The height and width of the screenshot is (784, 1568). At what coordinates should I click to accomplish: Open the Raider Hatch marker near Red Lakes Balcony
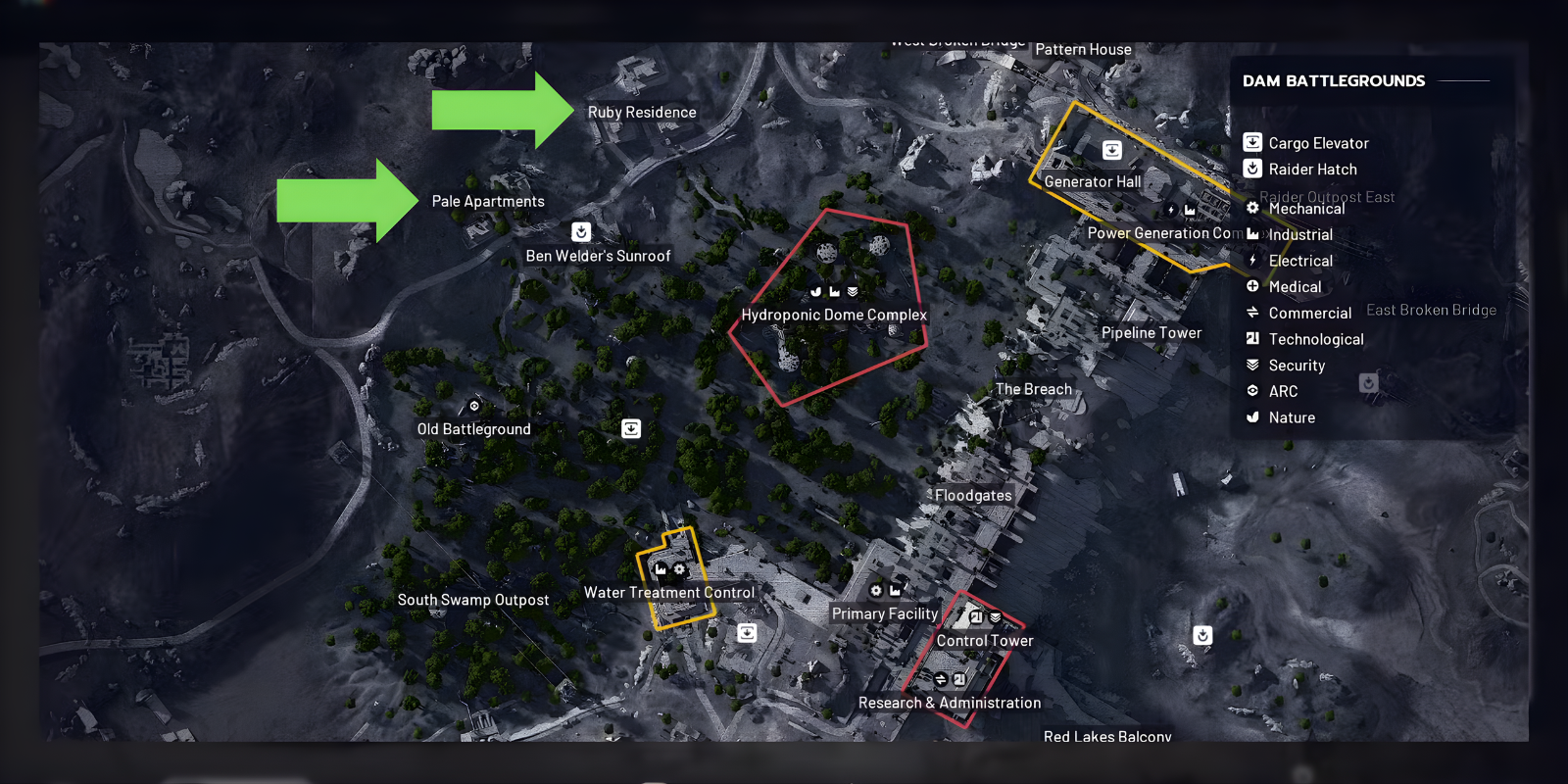[1201, 635]
